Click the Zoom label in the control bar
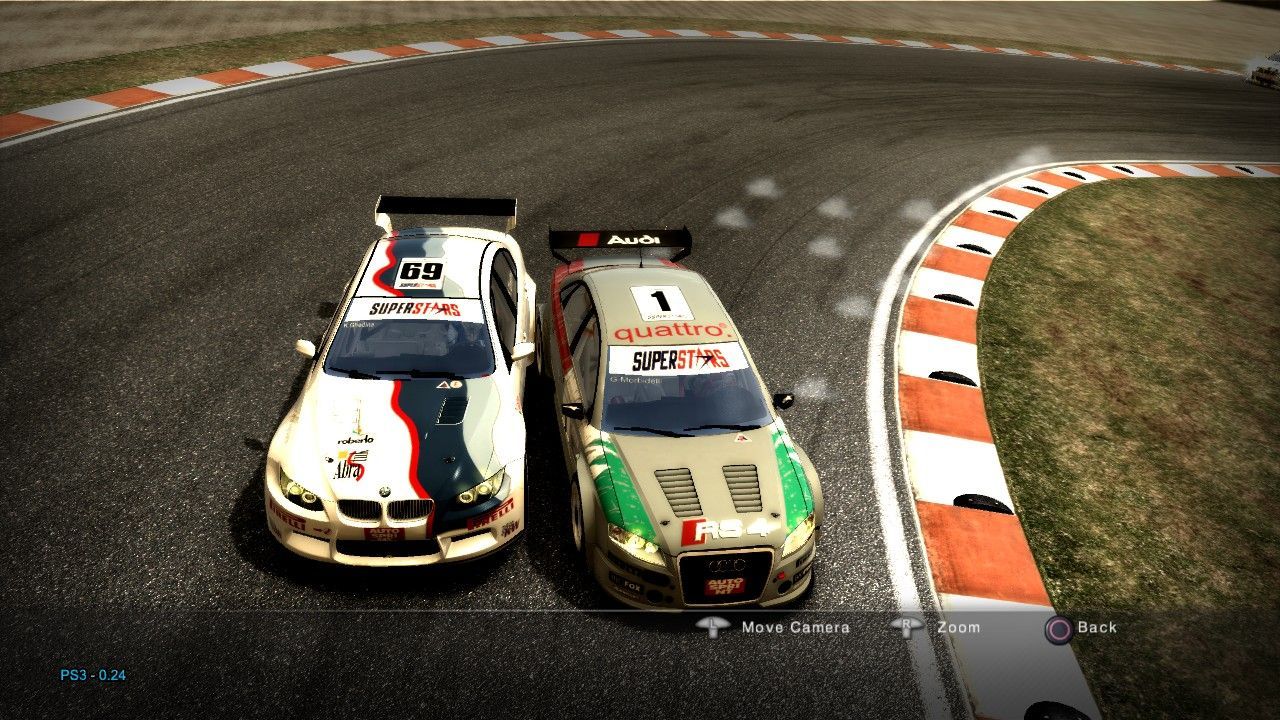The width and height of the screenshot is (1280, 720). [x=960, y=628]
